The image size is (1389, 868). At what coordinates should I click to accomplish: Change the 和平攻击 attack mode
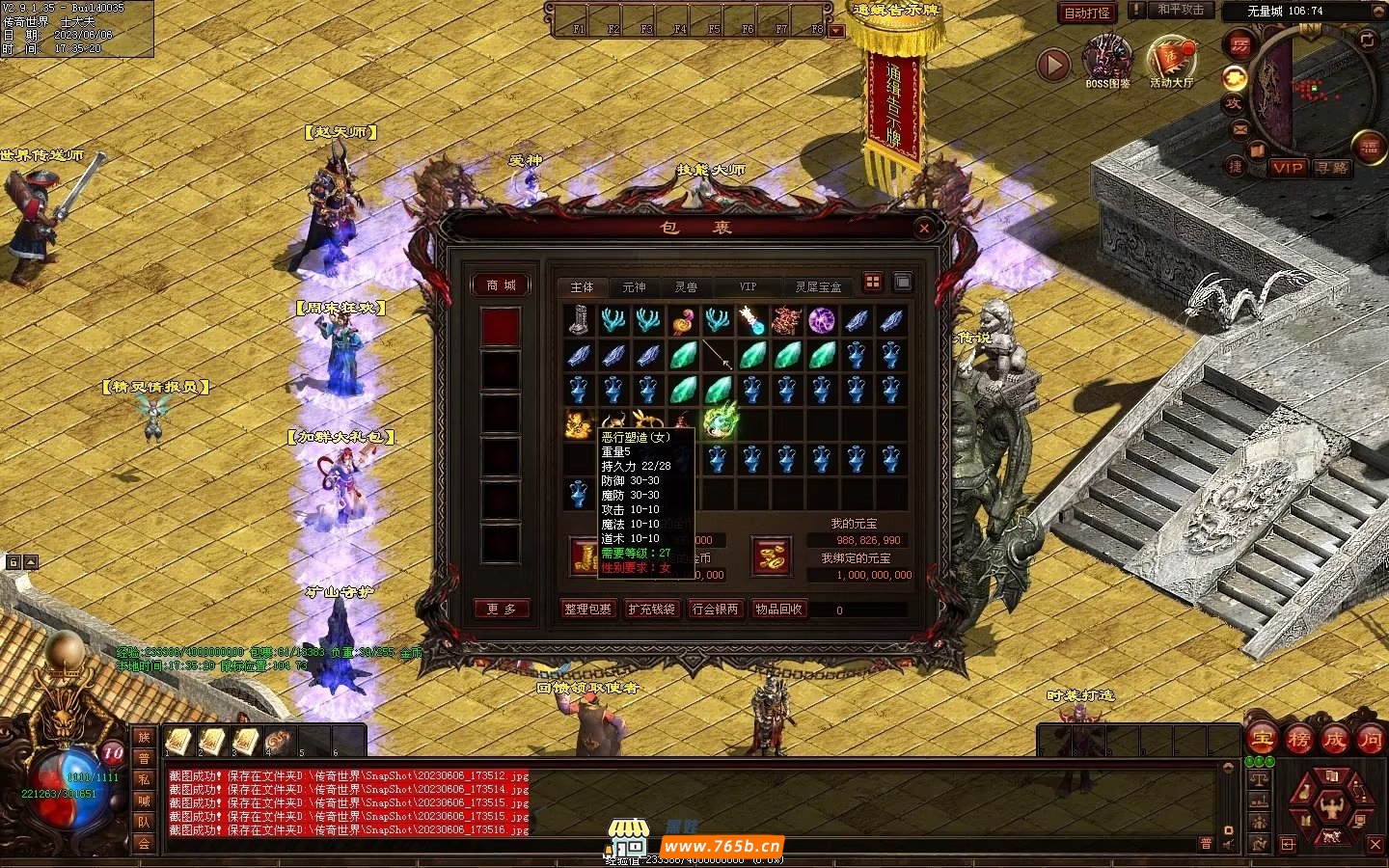pyautogui.click(x=1181, y=10)
